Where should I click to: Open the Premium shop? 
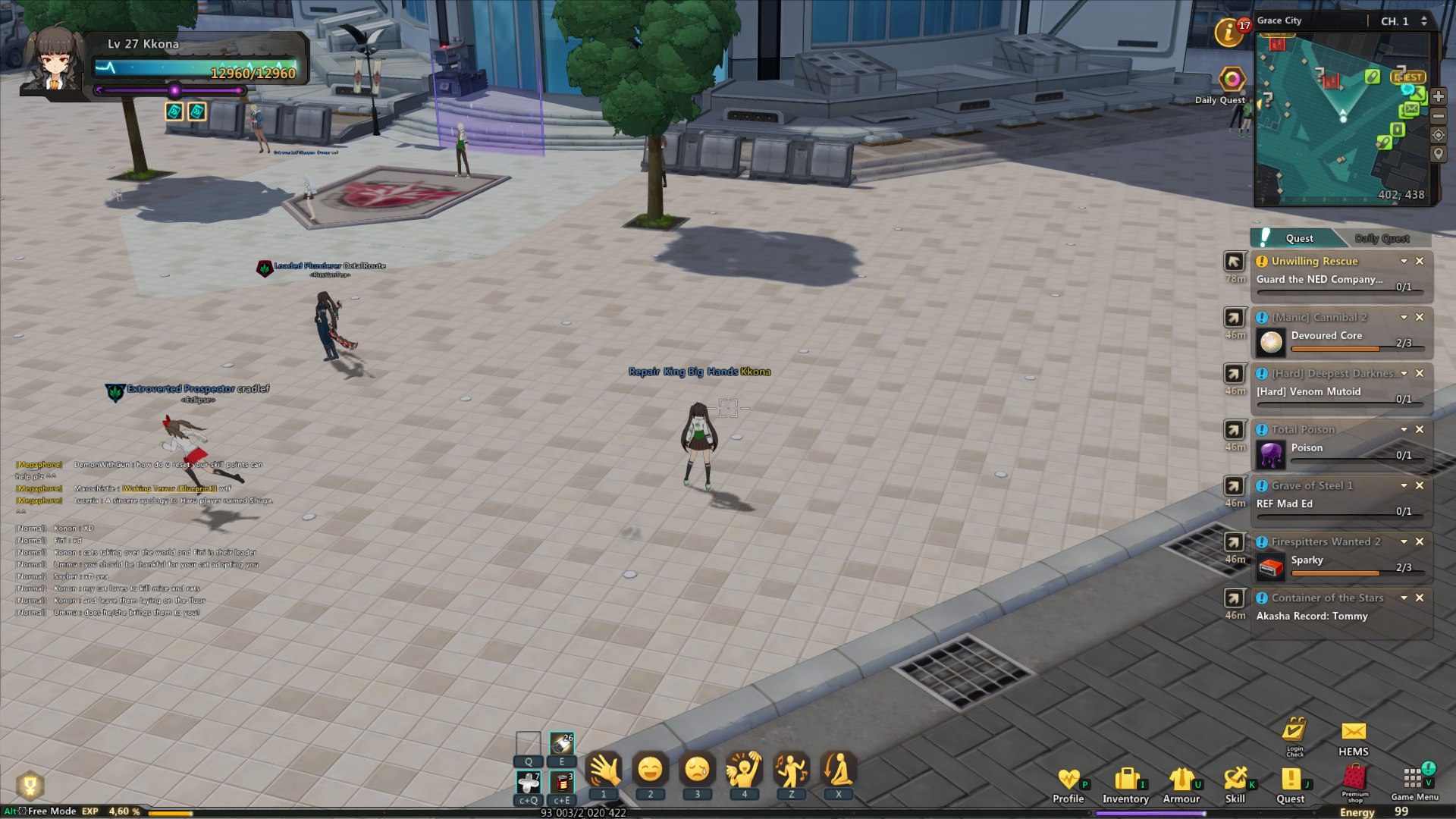coord(1354,781)
